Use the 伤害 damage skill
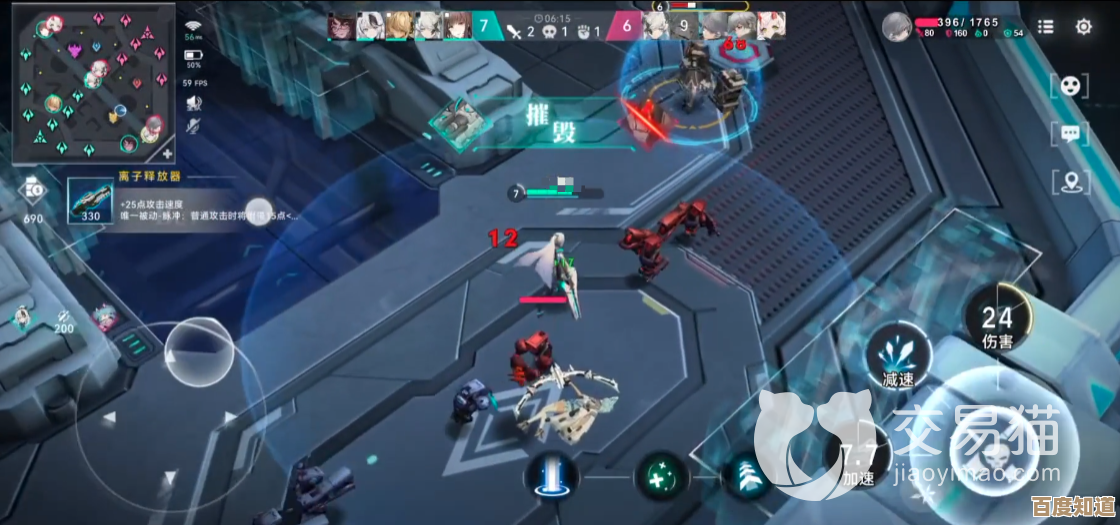Viewport: 1120px width, 525px height. [996, 321]
